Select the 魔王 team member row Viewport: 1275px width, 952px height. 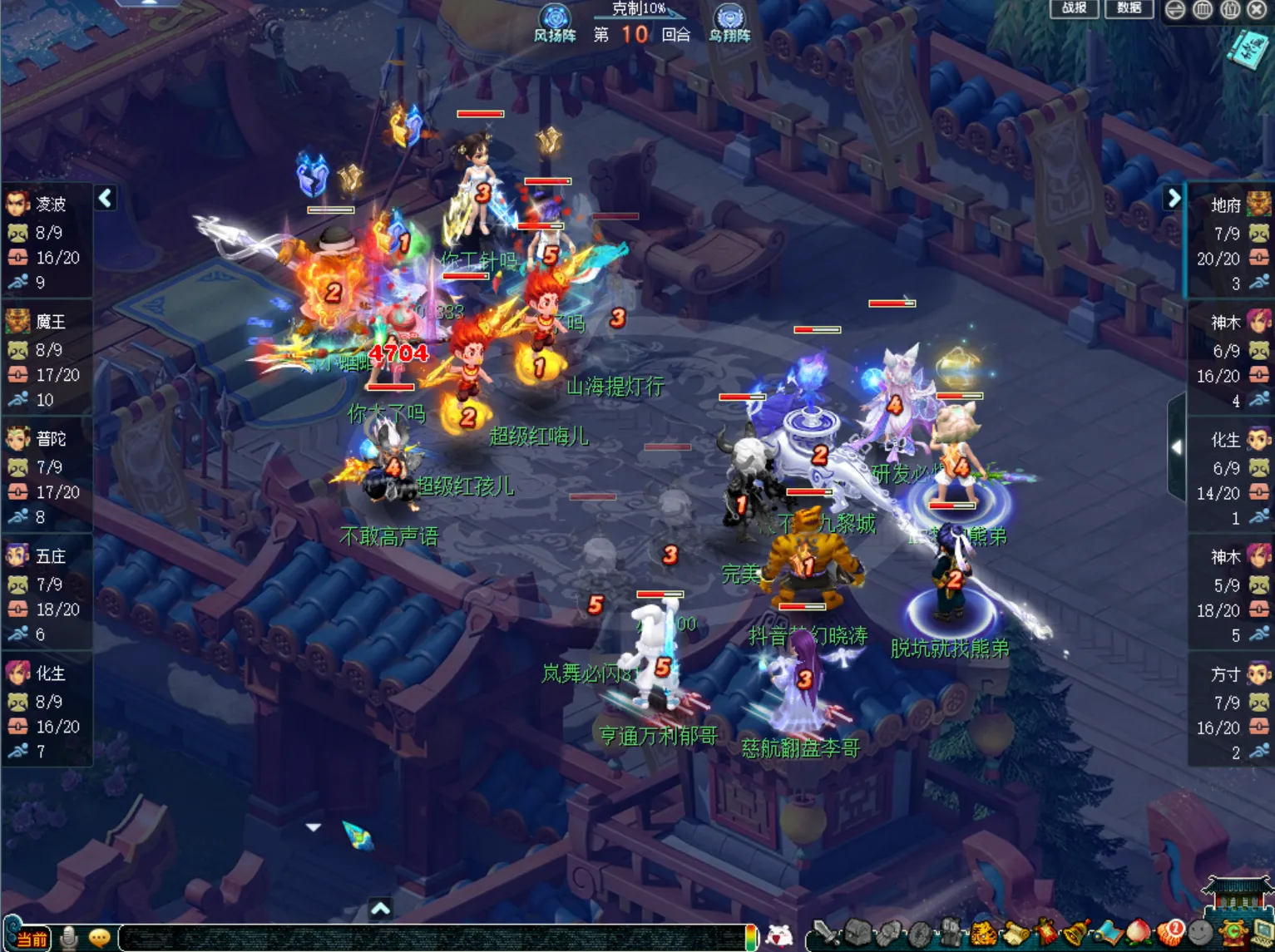[47, 358]
